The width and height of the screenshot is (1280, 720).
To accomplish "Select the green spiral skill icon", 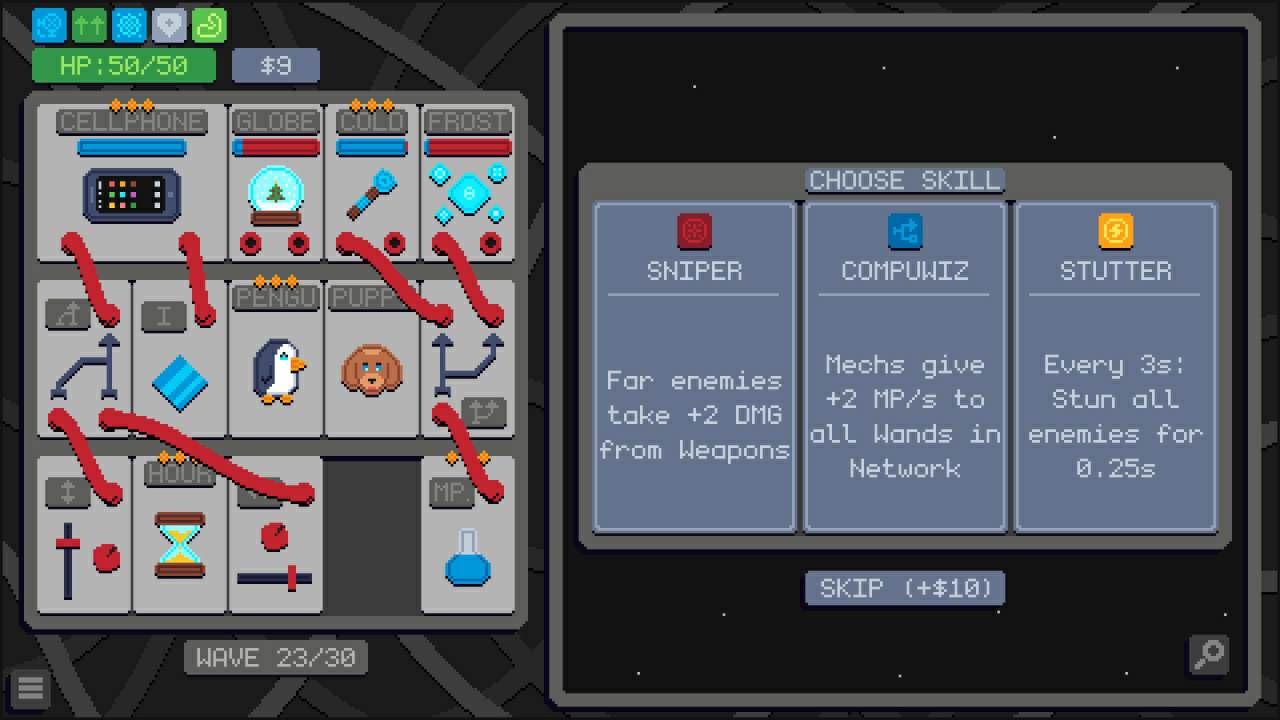I will click(x=209, y=26).
